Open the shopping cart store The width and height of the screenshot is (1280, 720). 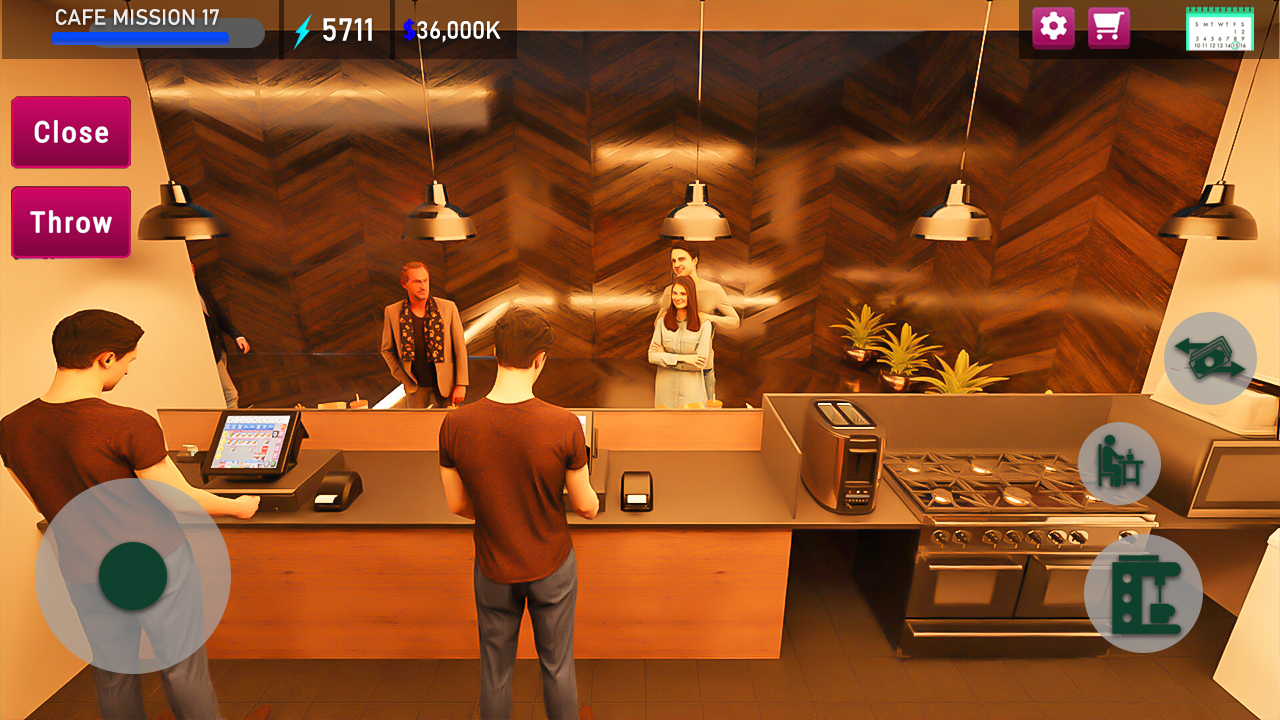(1110, 28)
